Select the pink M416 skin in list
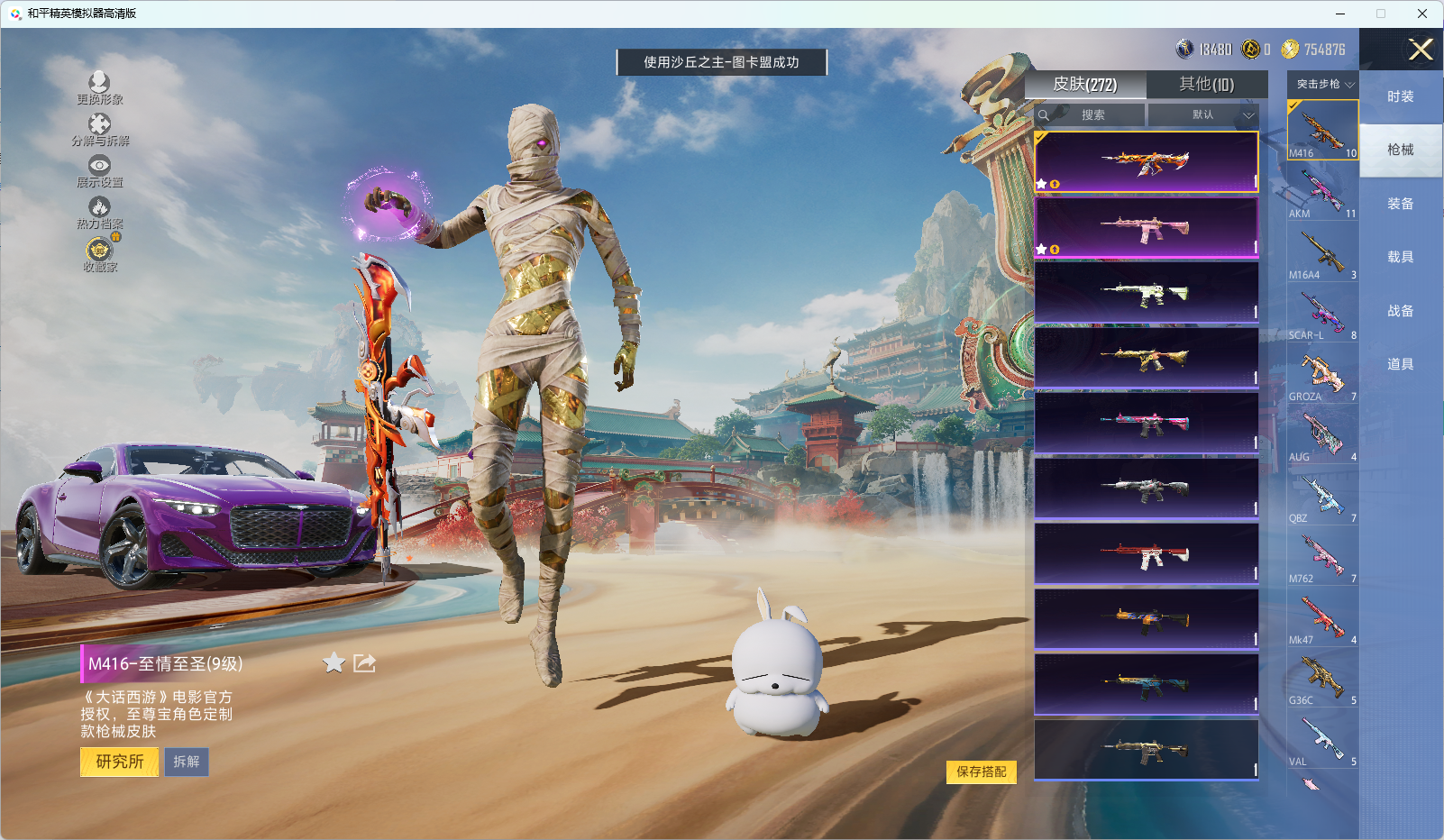Viewport: 1444px width, 840px height. 1146,227
